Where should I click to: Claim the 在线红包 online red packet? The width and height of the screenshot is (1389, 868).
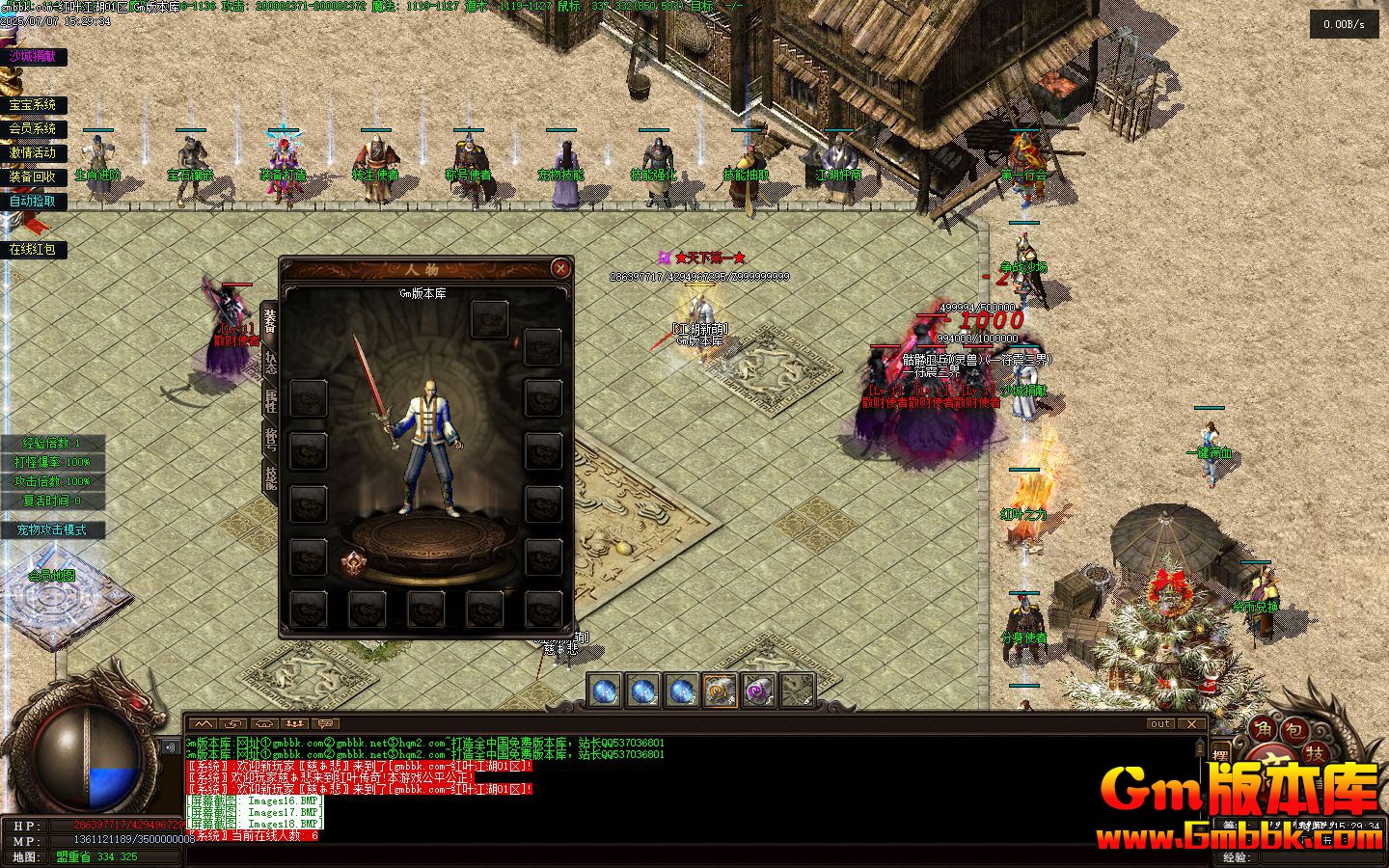pos(33,250)
